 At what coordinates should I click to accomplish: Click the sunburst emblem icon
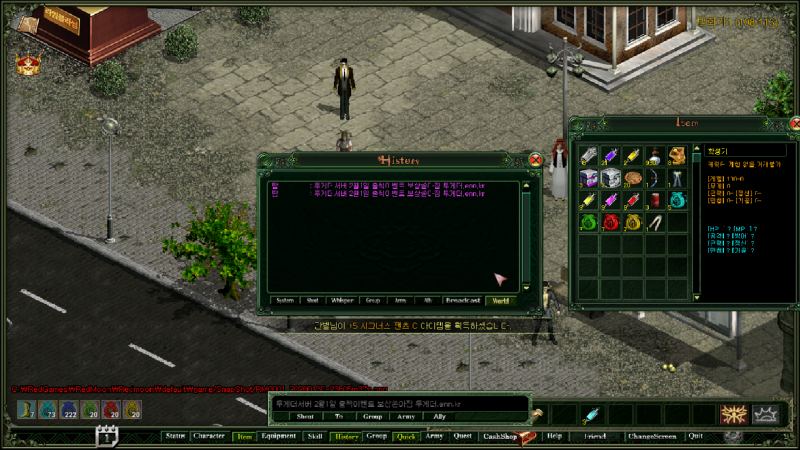click(x=735, y=414)
